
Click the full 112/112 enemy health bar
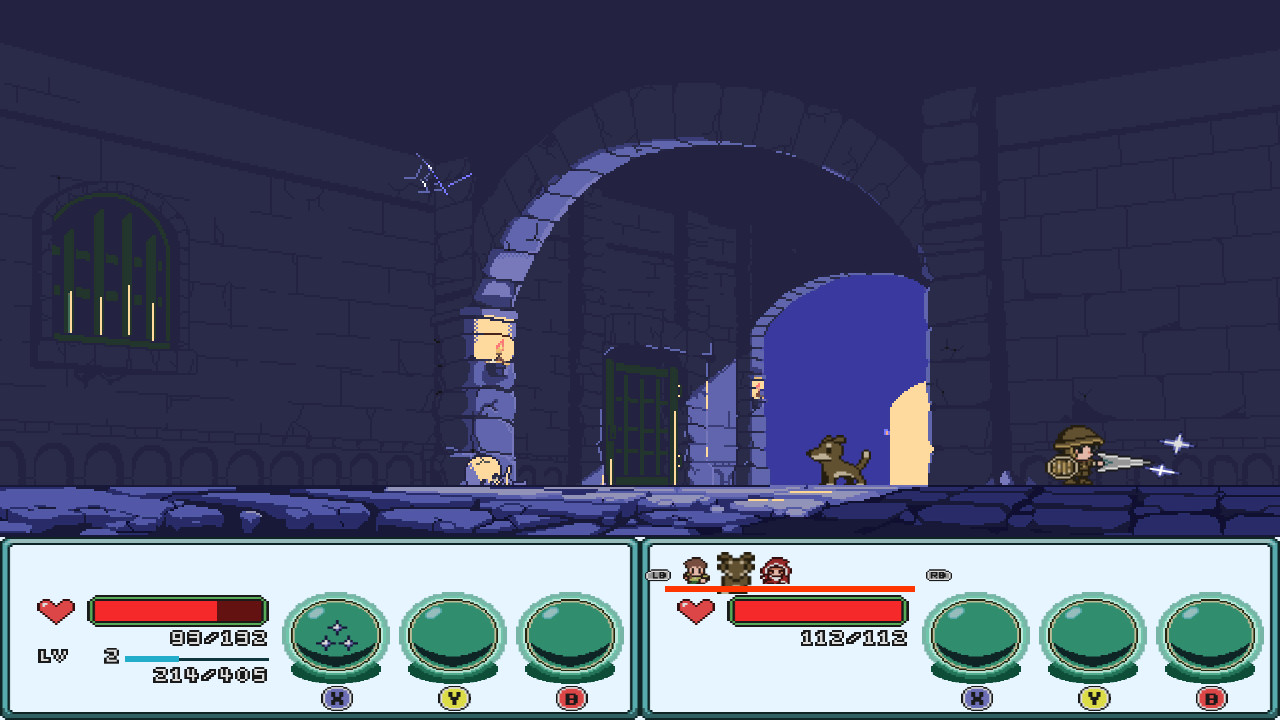820,612
